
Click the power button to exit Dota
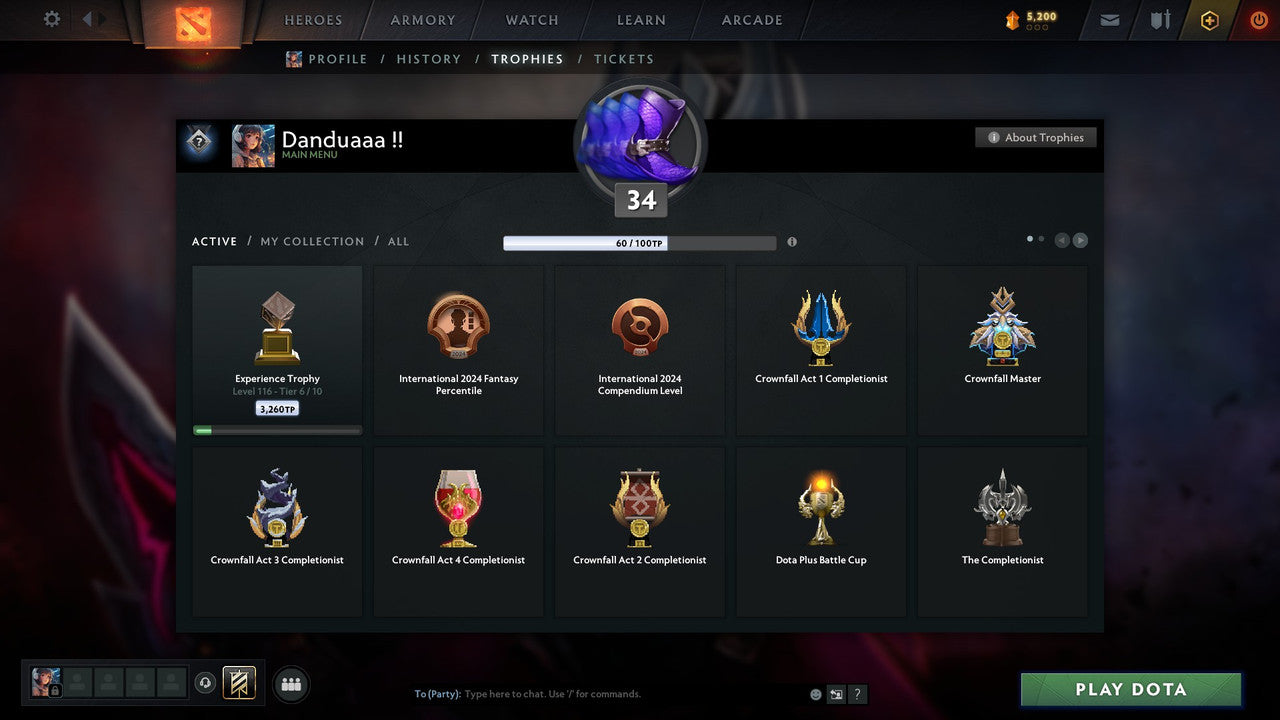coord(1258,19)
